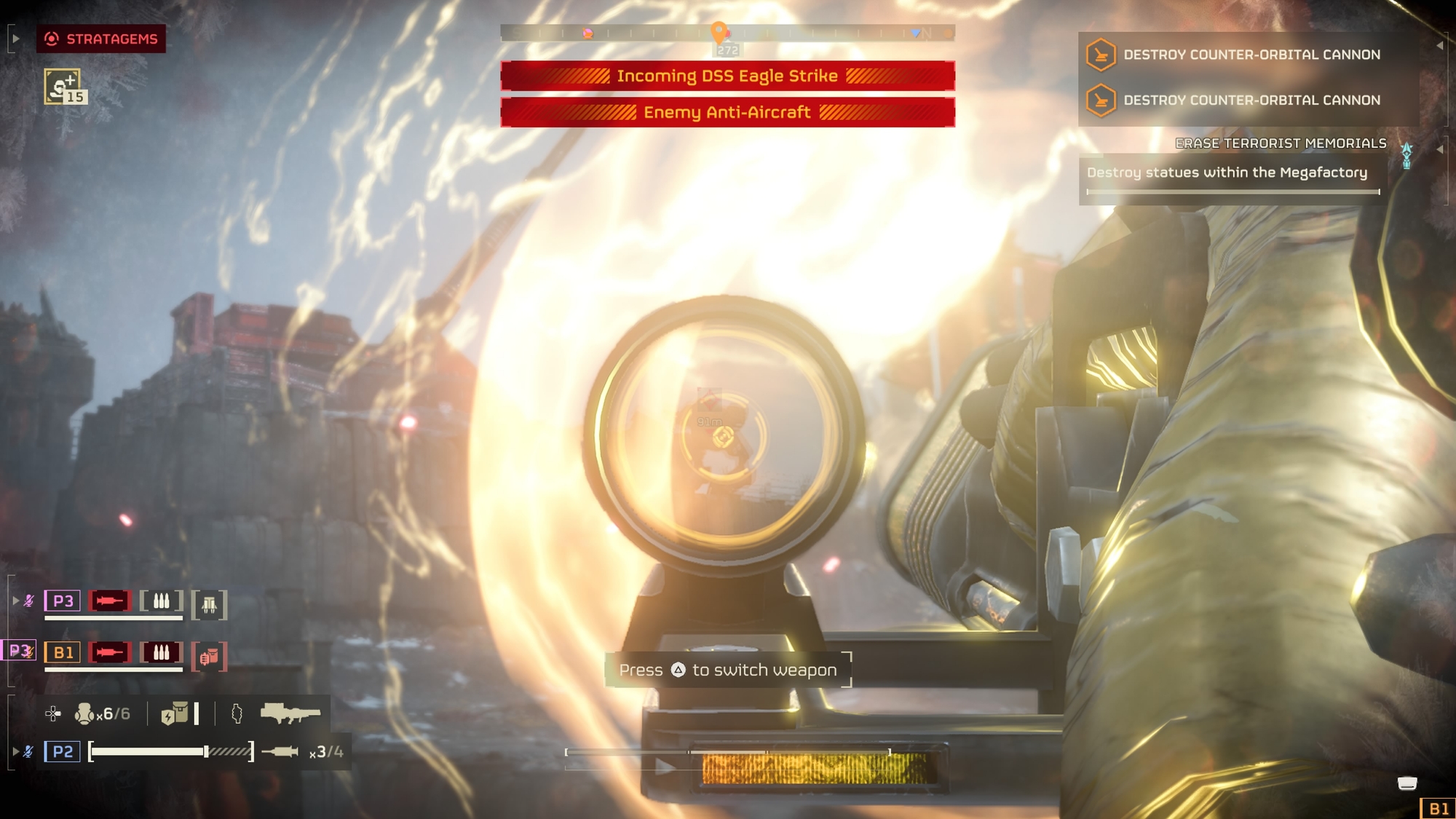This screenshot has width=1456, height=819.
Task: Click the Destroy statues within the Megafactory entry
Action: (1227, 173)
